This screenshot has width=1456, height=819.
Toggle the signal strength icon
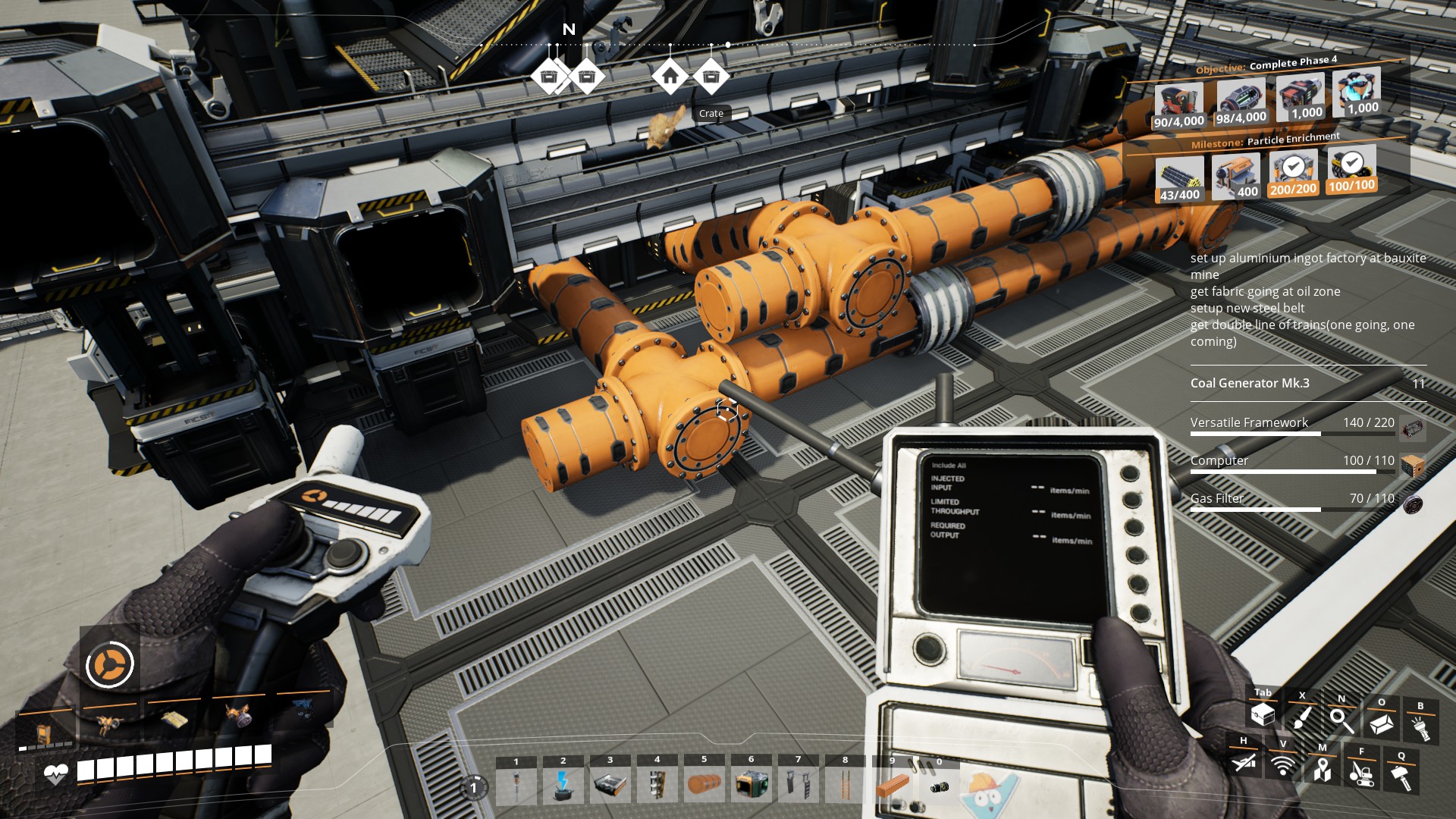click(x=1283, y=766)
